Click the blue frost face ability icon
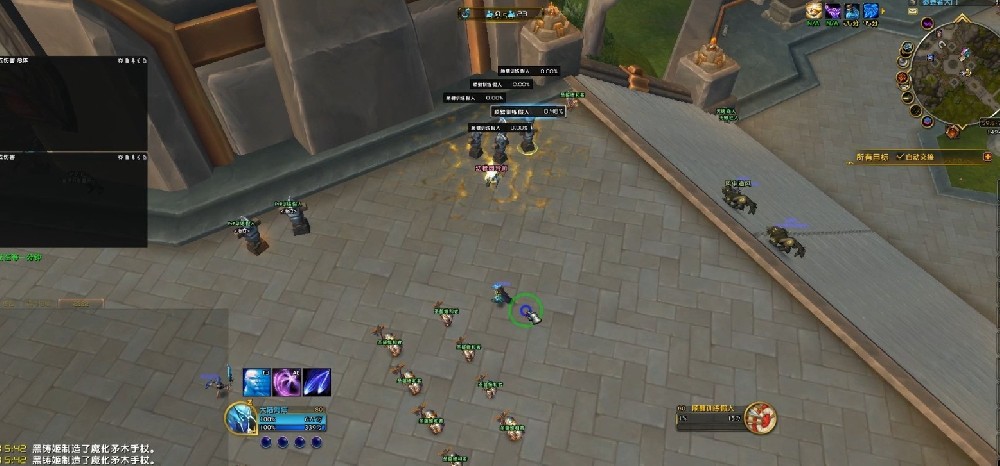This screenshot has height=466, width=1000. pos(257,382)
